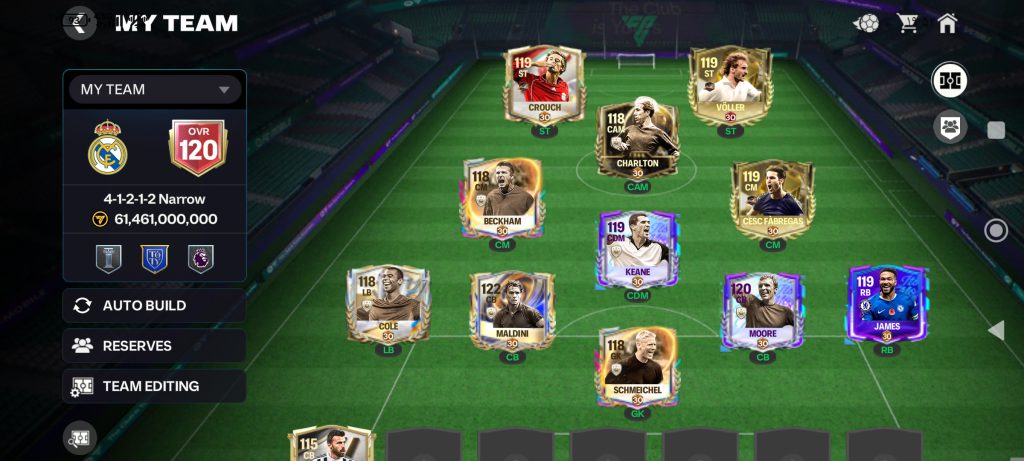
Task: Choose the Charlton CAM card
Action: pyautogui.click(x=637, y=140)
